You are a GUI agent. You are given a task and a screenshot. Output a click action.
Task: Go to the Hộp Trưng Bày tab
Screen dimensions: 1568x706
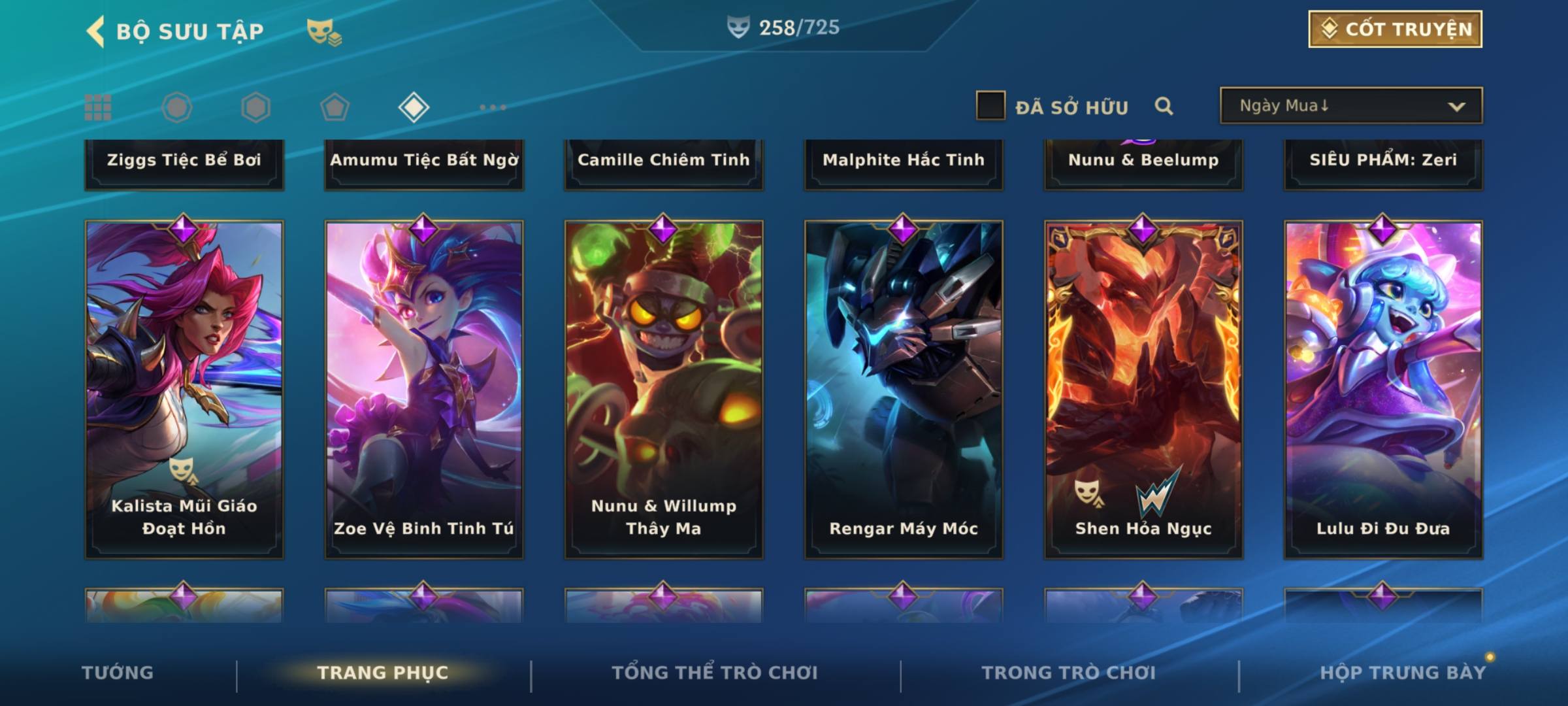pos(1403,673)
